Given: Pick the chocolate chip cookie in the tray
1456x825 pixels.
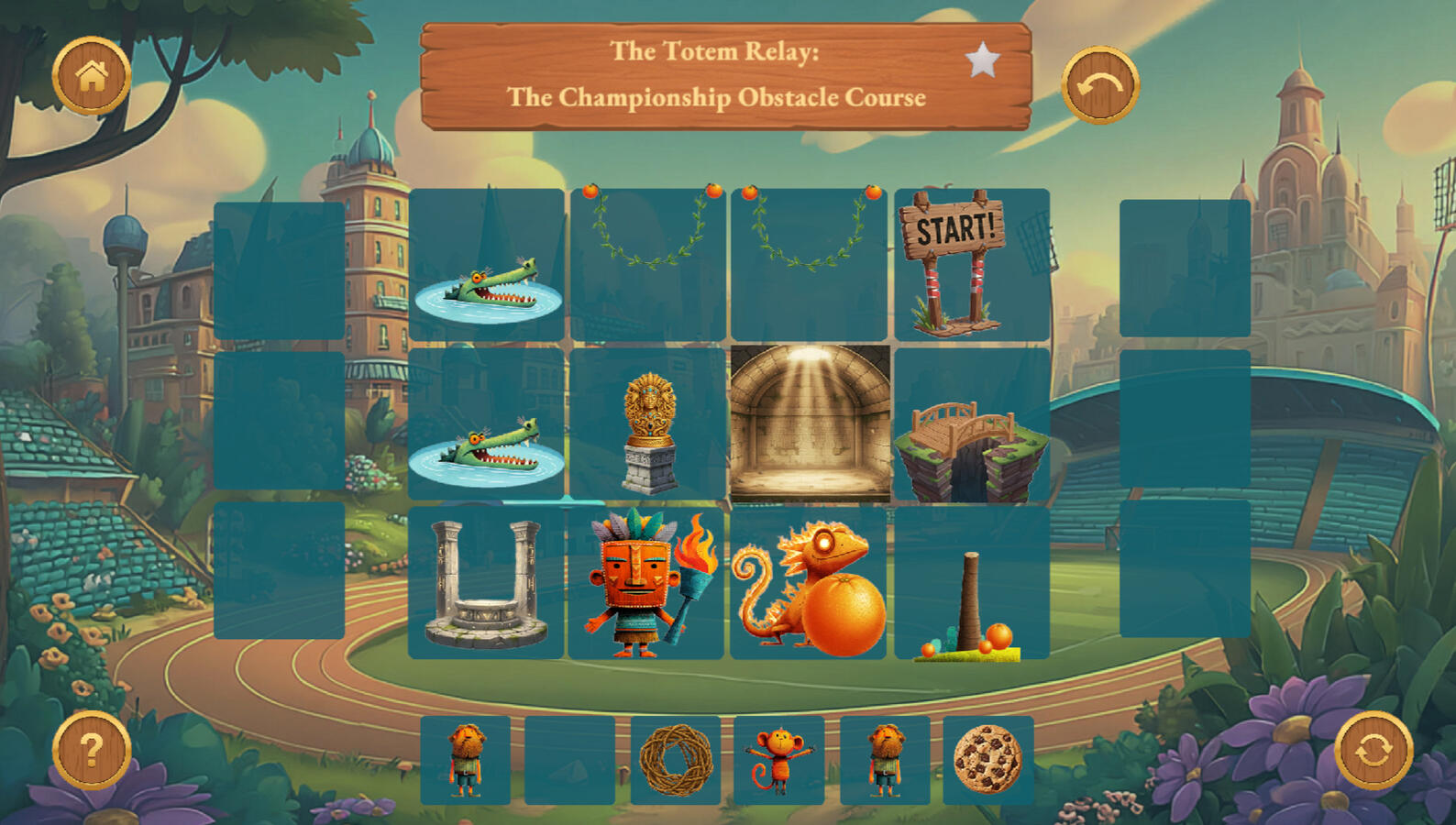Looking at the screenshot, I should (x=987, y=760).
